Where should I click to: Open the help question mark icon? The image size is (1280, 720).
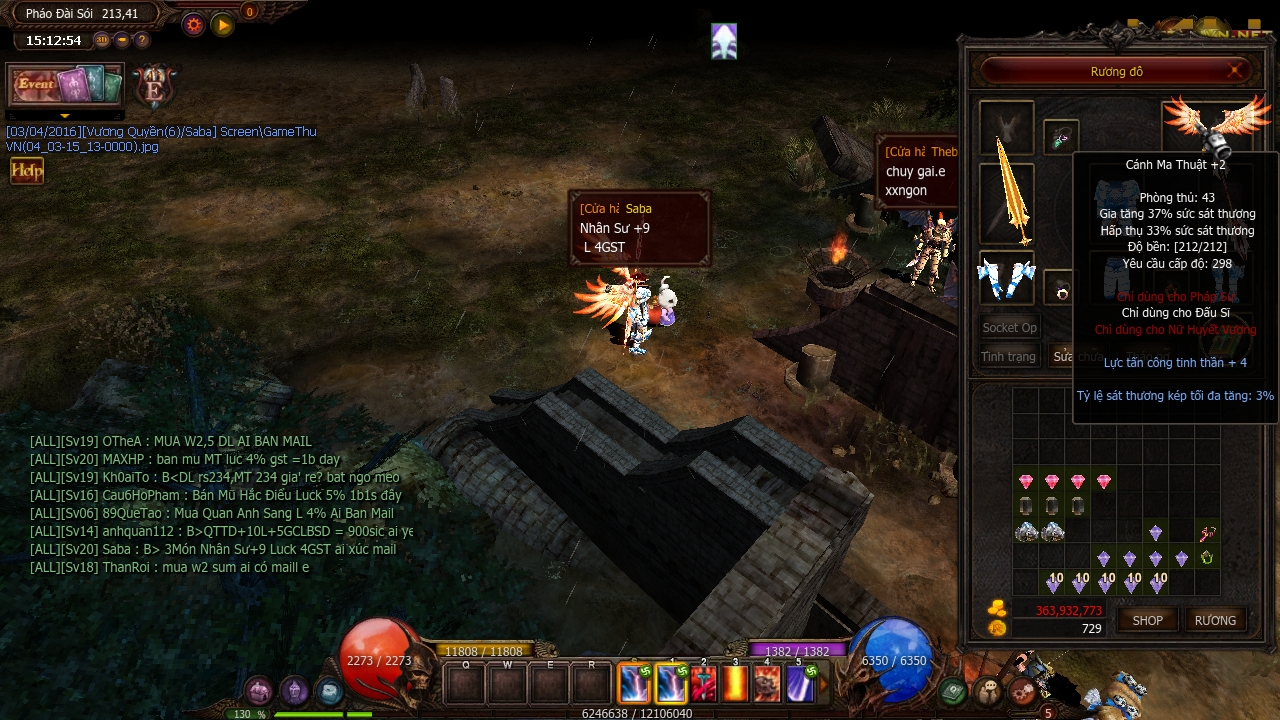point(142,39)
